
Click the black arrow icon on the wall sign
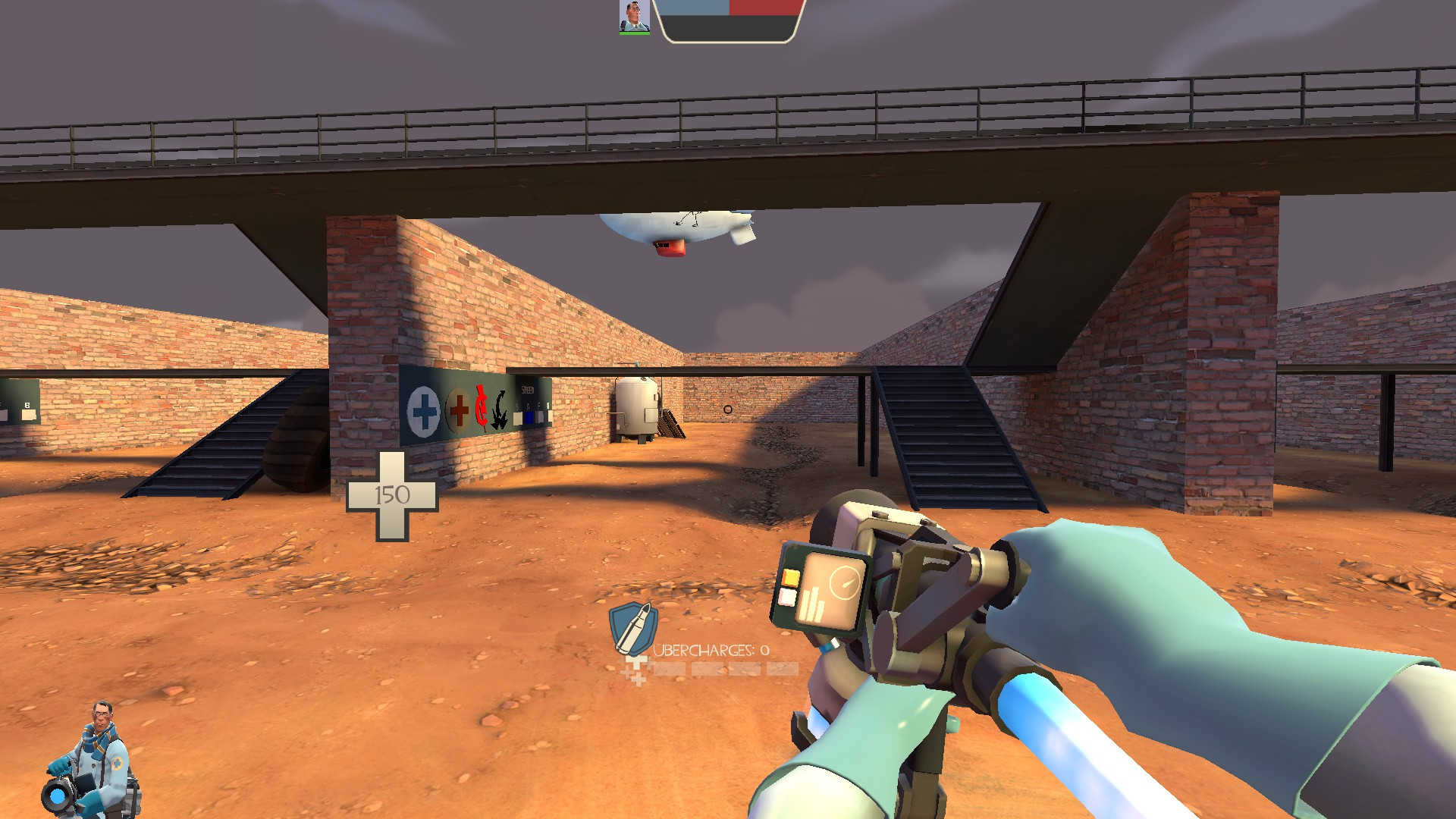[499, 410]
